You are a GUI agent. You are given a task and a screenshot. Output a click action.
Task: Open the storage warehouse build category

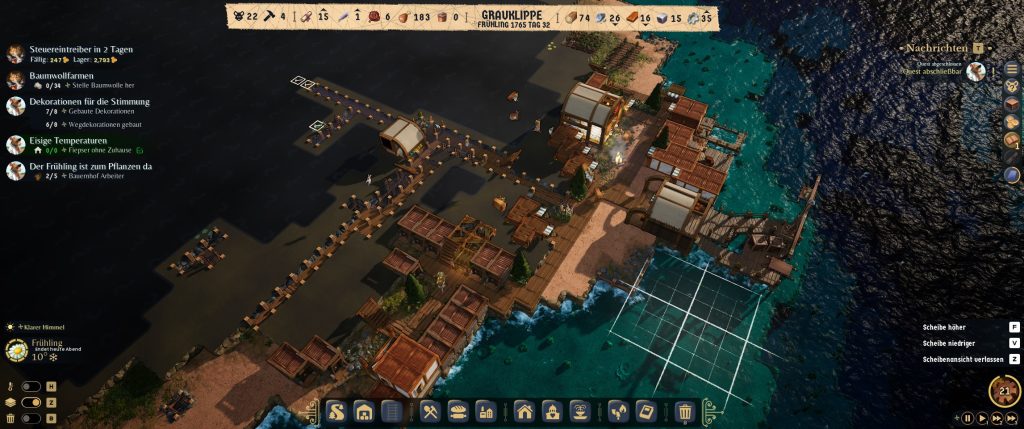364,411
